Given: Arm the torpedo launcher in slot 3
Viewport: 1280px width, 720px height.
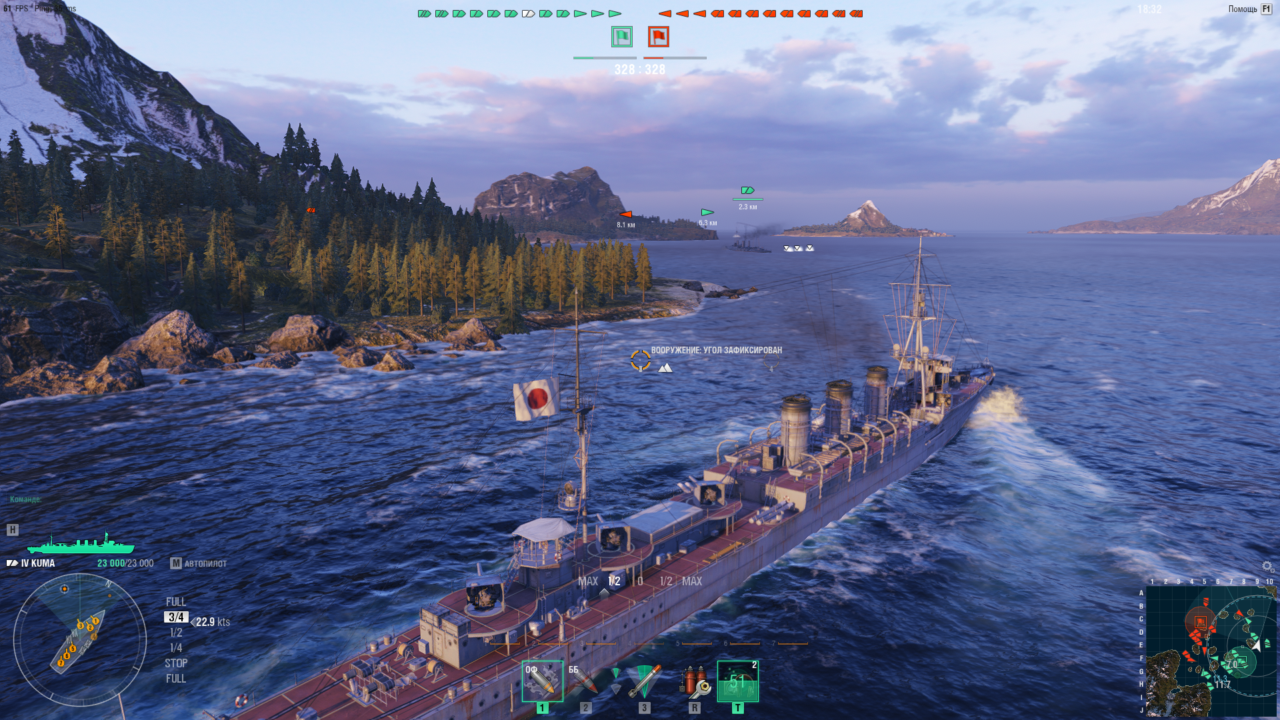Looking at the screenshot, I should (646, 681).
